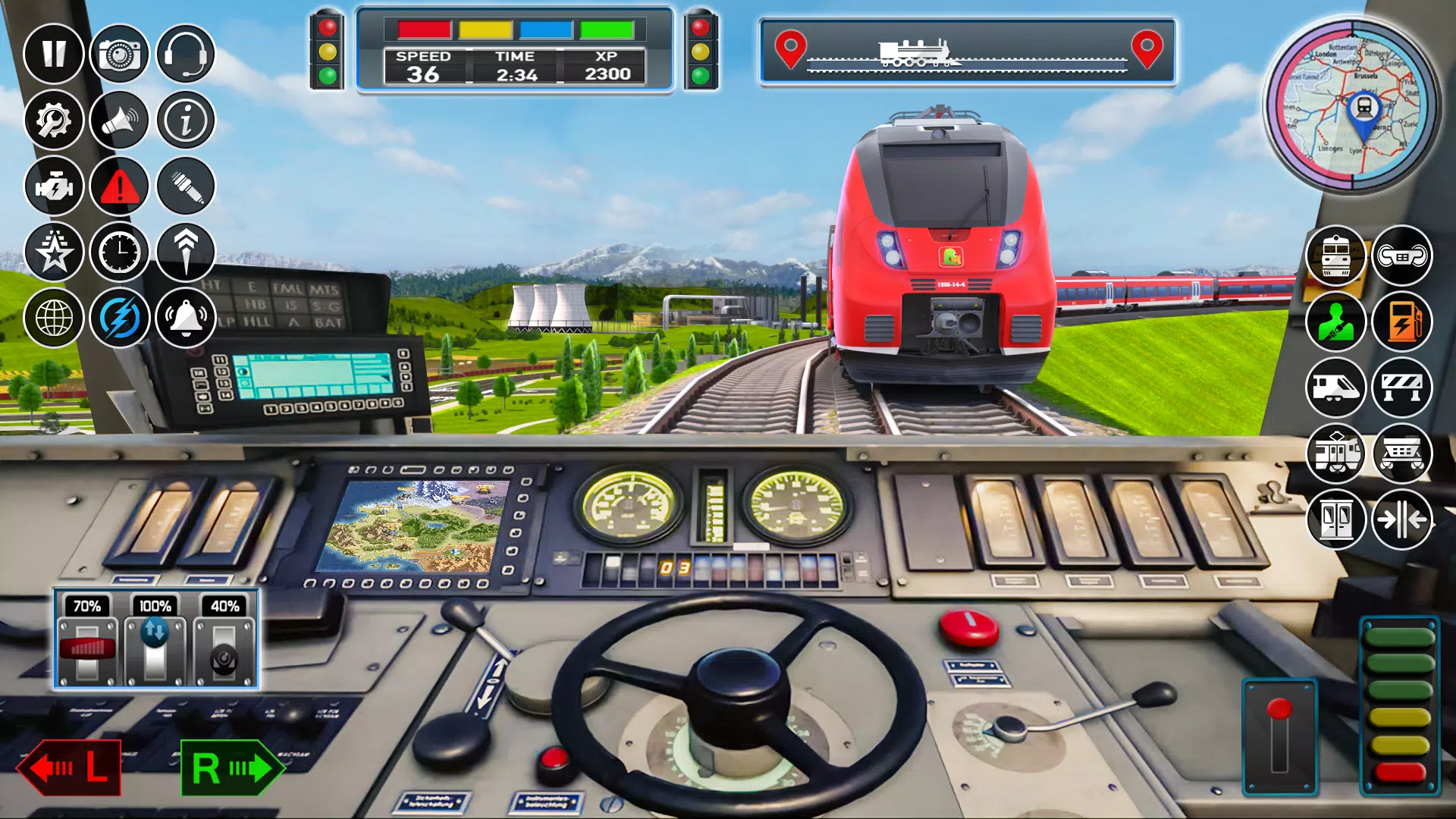Tap the warning alert icon
Image resolution: width=1456 pixels, height=819 pixels.
click(118, 186)
